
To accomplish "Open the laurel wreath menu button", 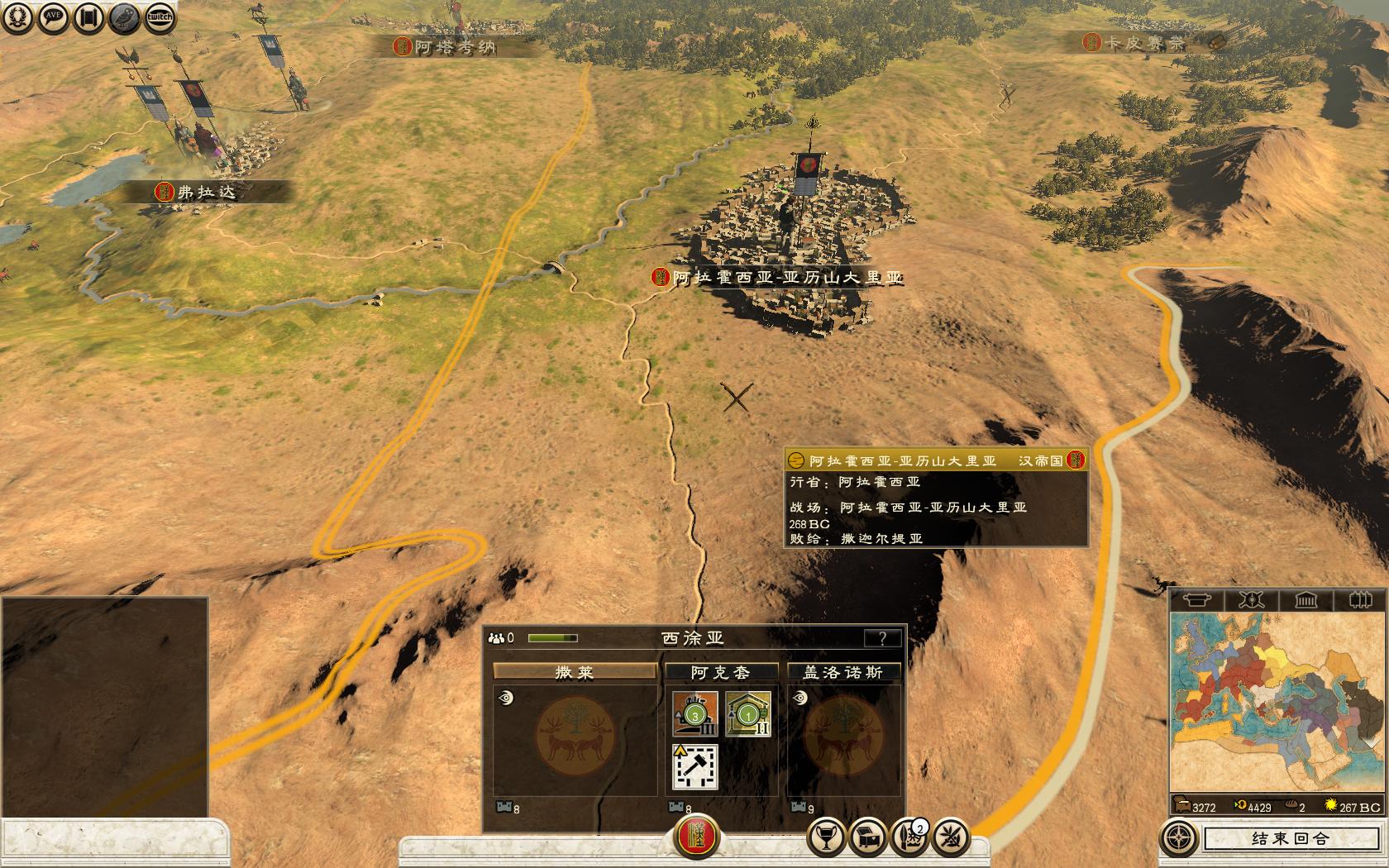I will (17, 17).
